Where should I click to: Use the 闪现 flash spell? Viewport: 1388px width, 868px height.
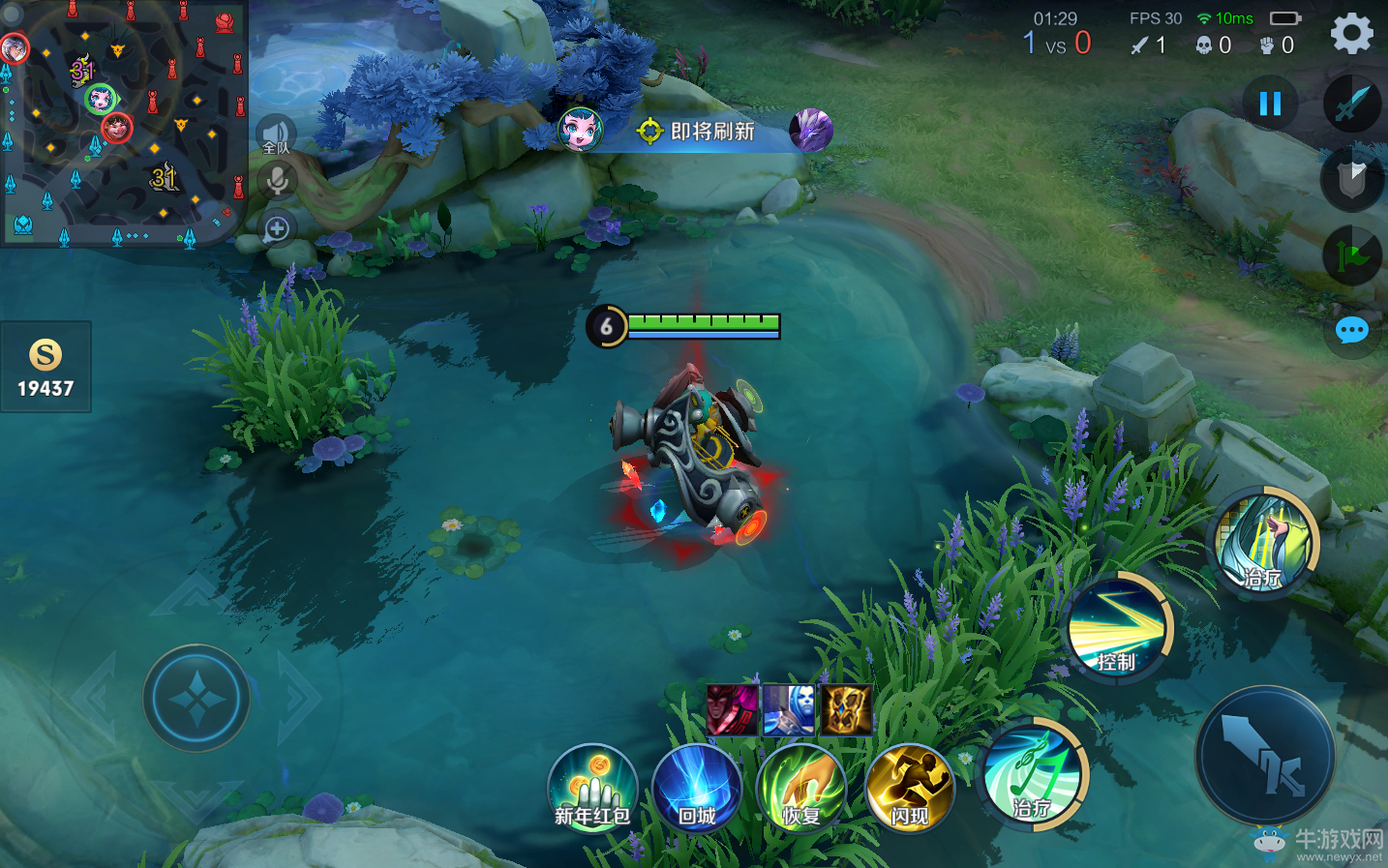(910, 788)
